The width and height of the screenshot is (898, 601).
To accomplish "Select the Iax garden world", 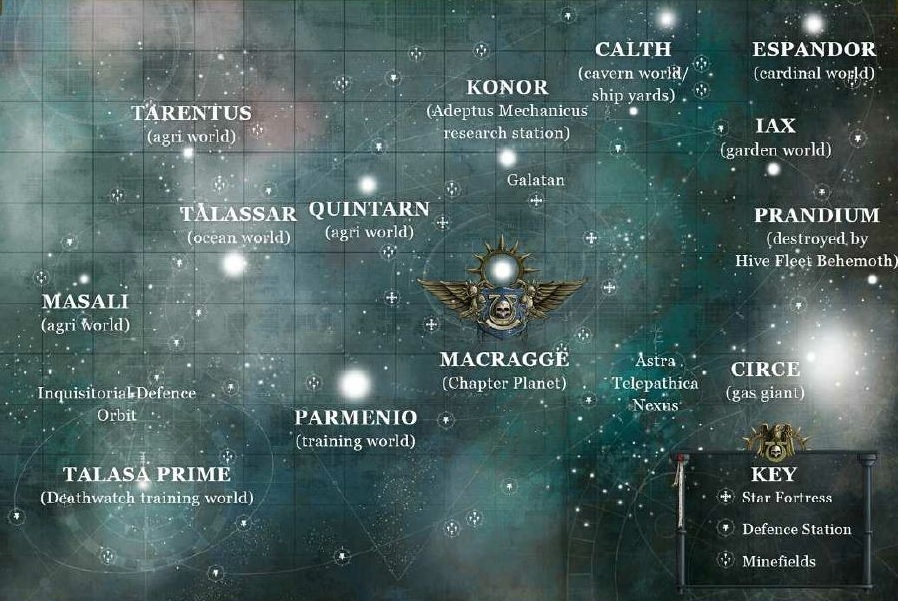I will (776, 127).
